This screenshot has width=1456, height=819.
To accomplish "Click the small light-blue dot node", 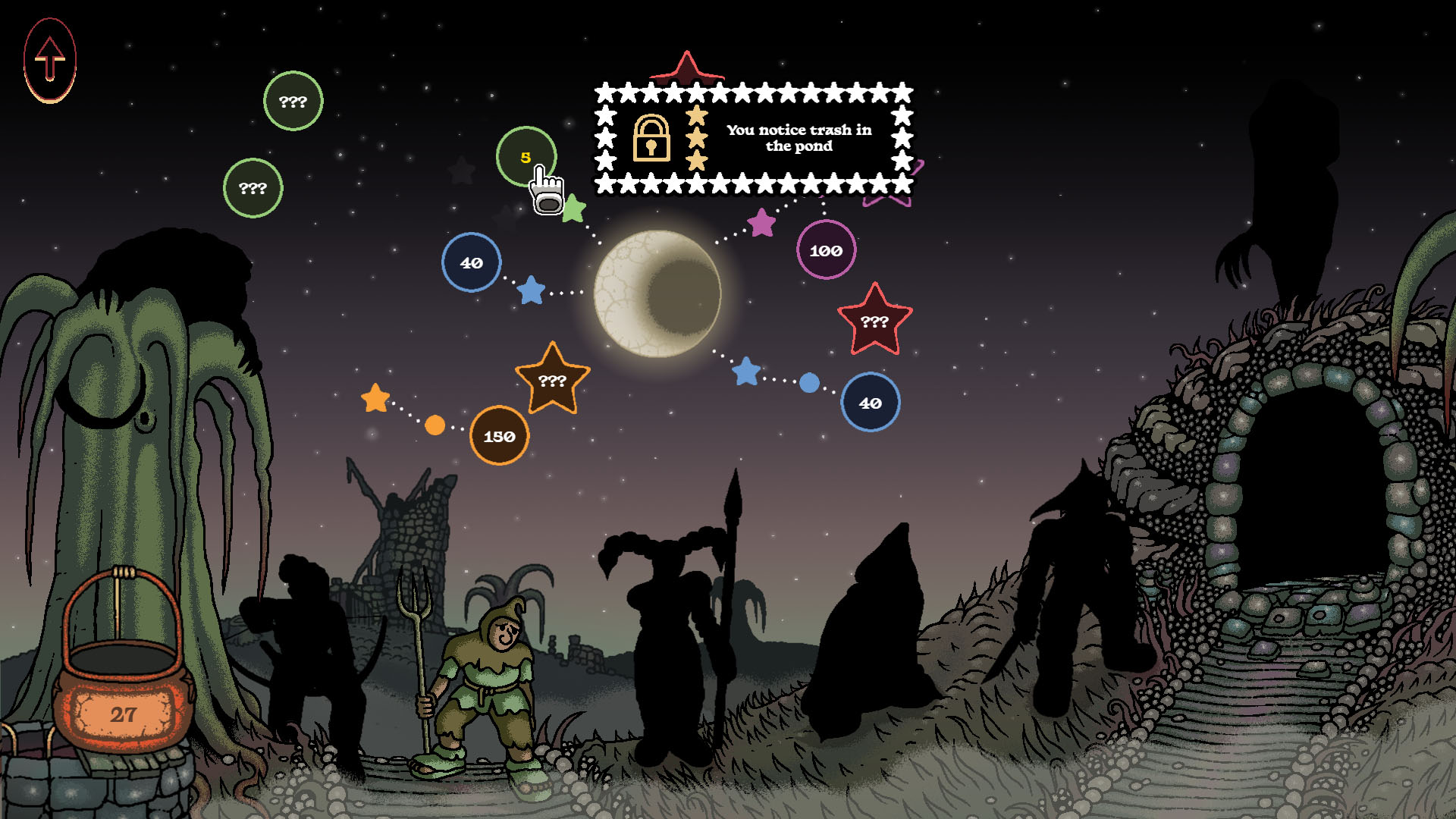I will (x=809, y=383).
